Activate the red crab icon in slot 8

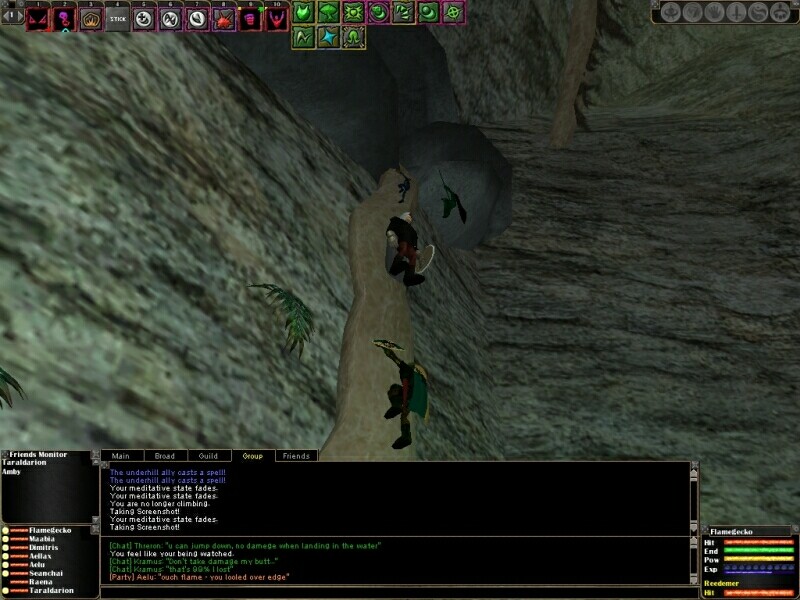coord(223,18)
